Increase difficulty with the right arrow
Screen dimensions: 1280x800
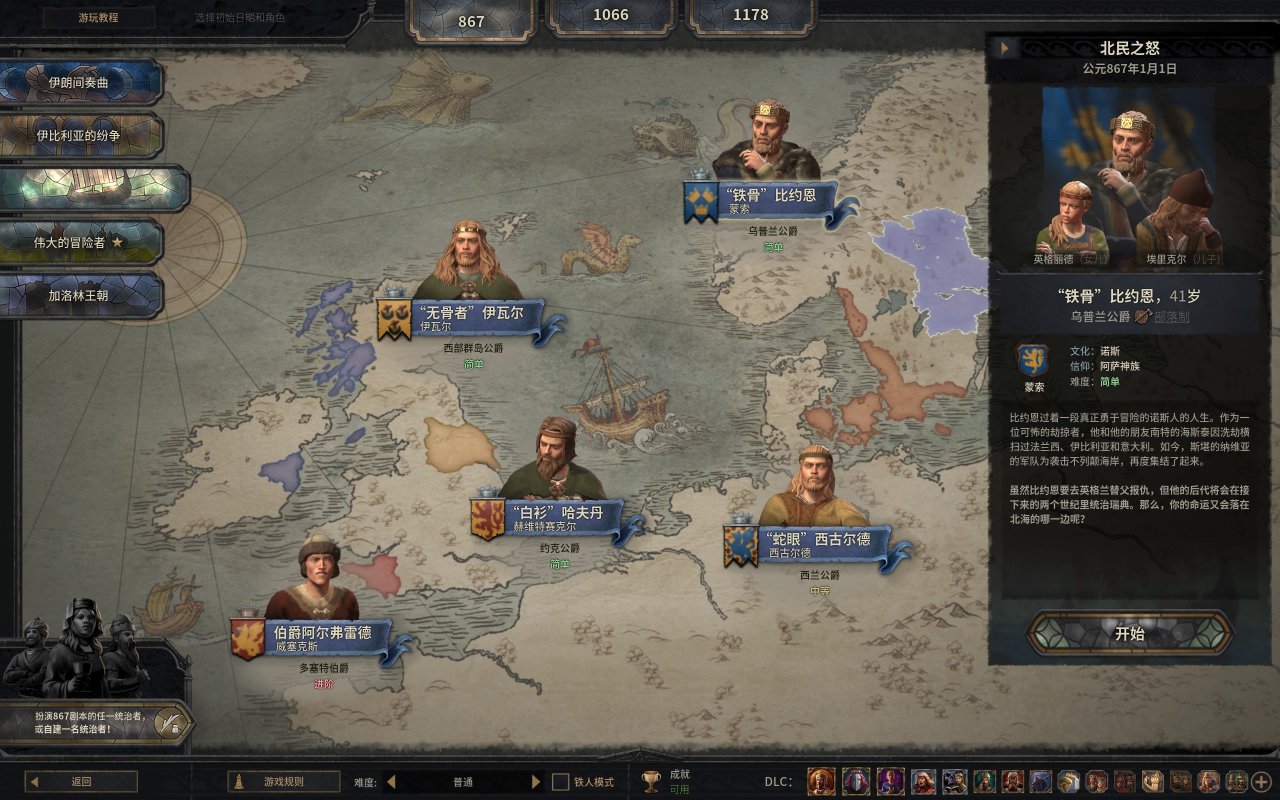point(536,782)
